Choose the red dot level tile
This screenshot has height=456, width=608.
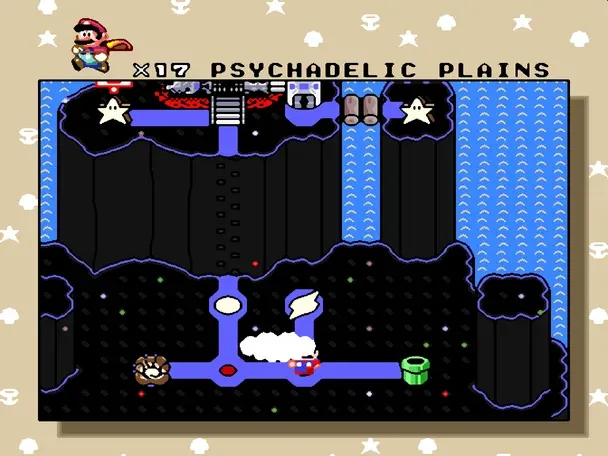coord(227,370)
